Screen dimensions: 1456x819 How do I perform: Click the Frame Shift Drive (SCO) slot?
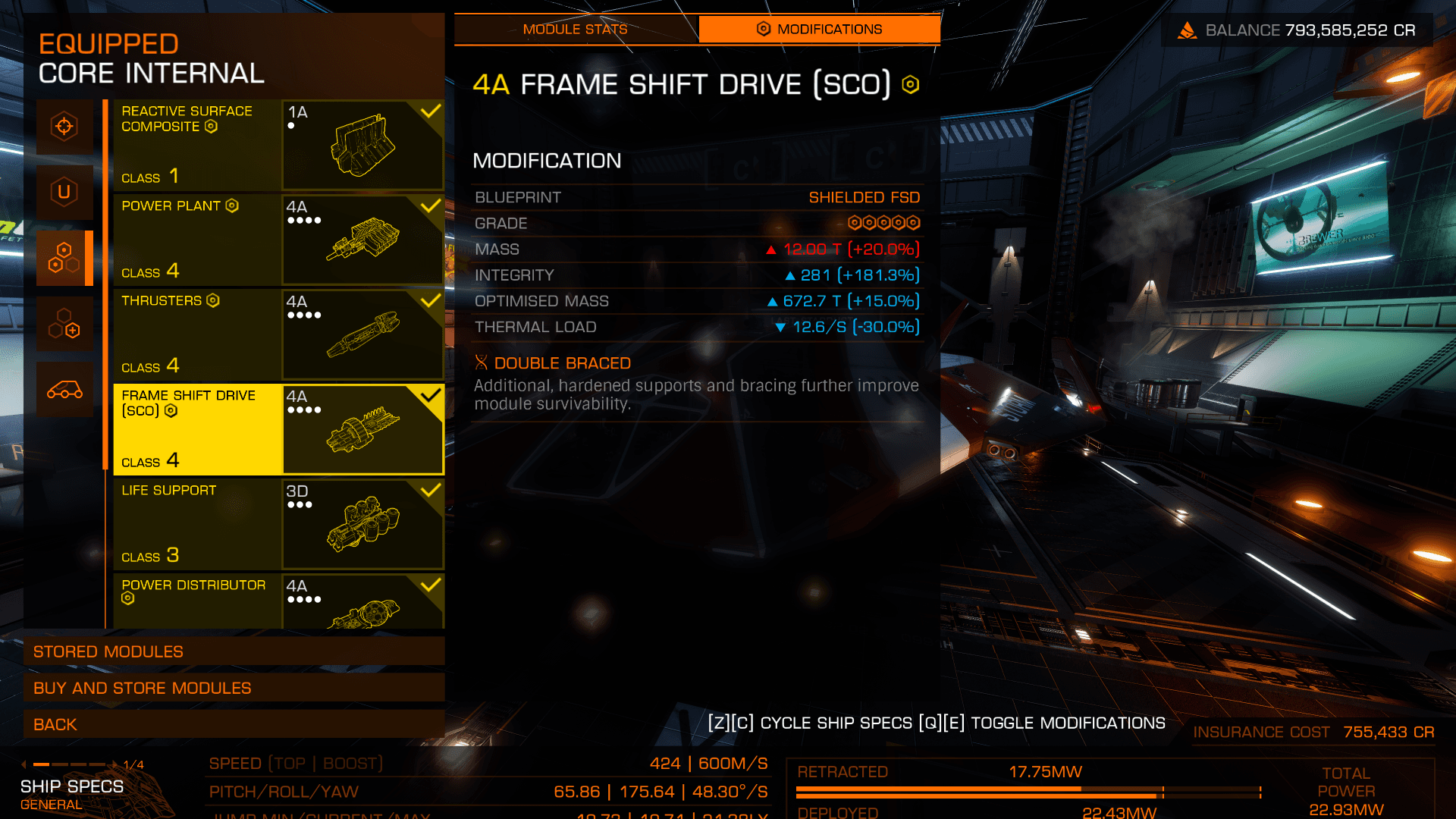pos(278,429)
